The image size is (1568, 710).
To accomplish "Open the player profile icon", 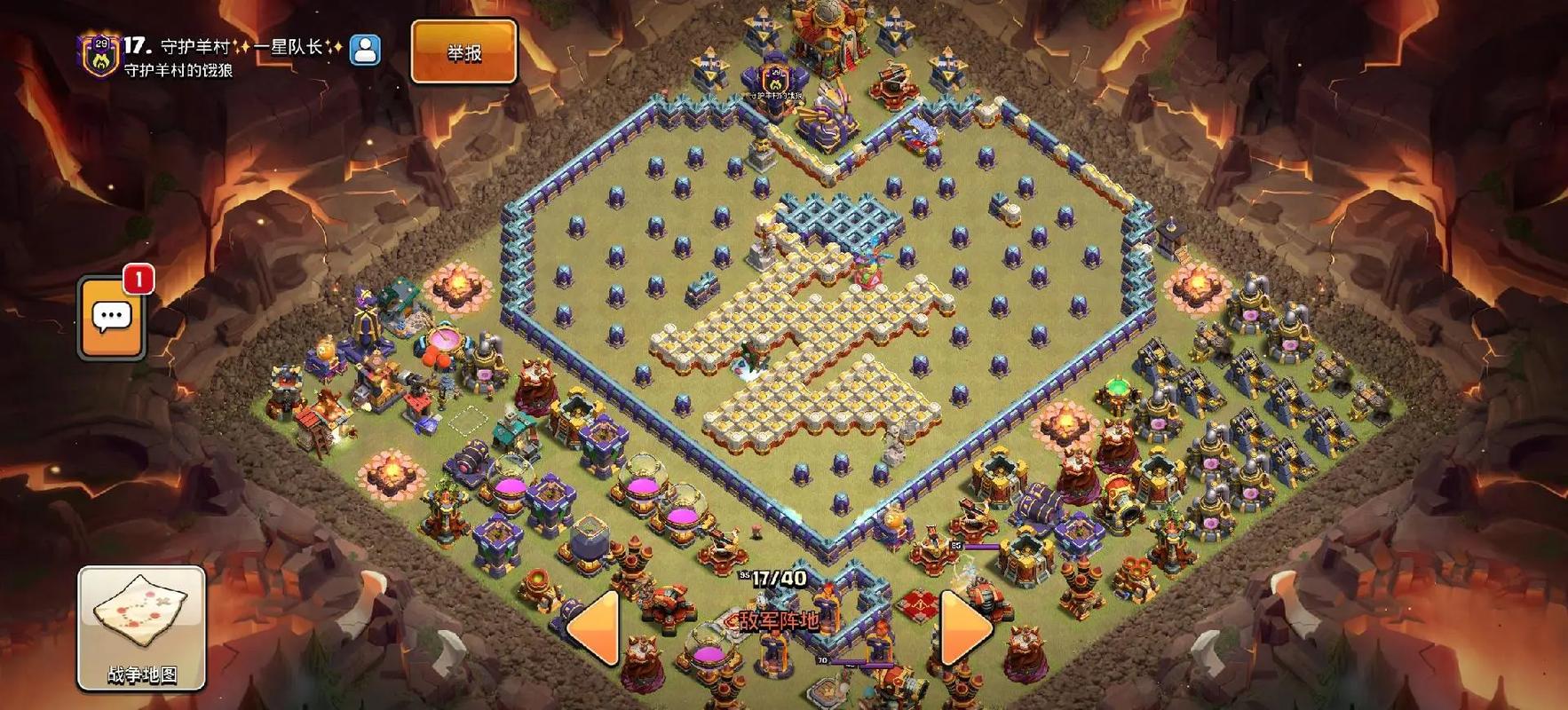I will click(365, 51).
